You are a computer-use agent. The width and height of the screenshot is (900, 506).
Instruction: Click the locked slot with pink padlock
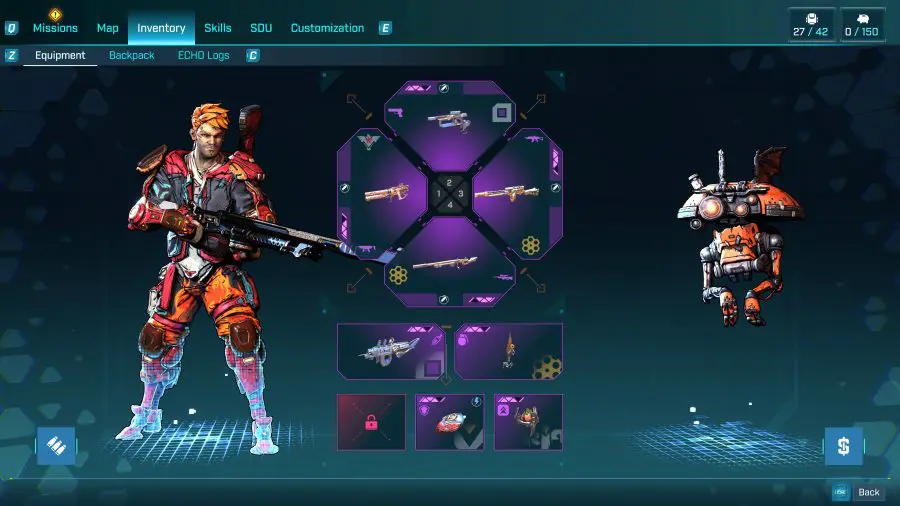click(371, 422)
